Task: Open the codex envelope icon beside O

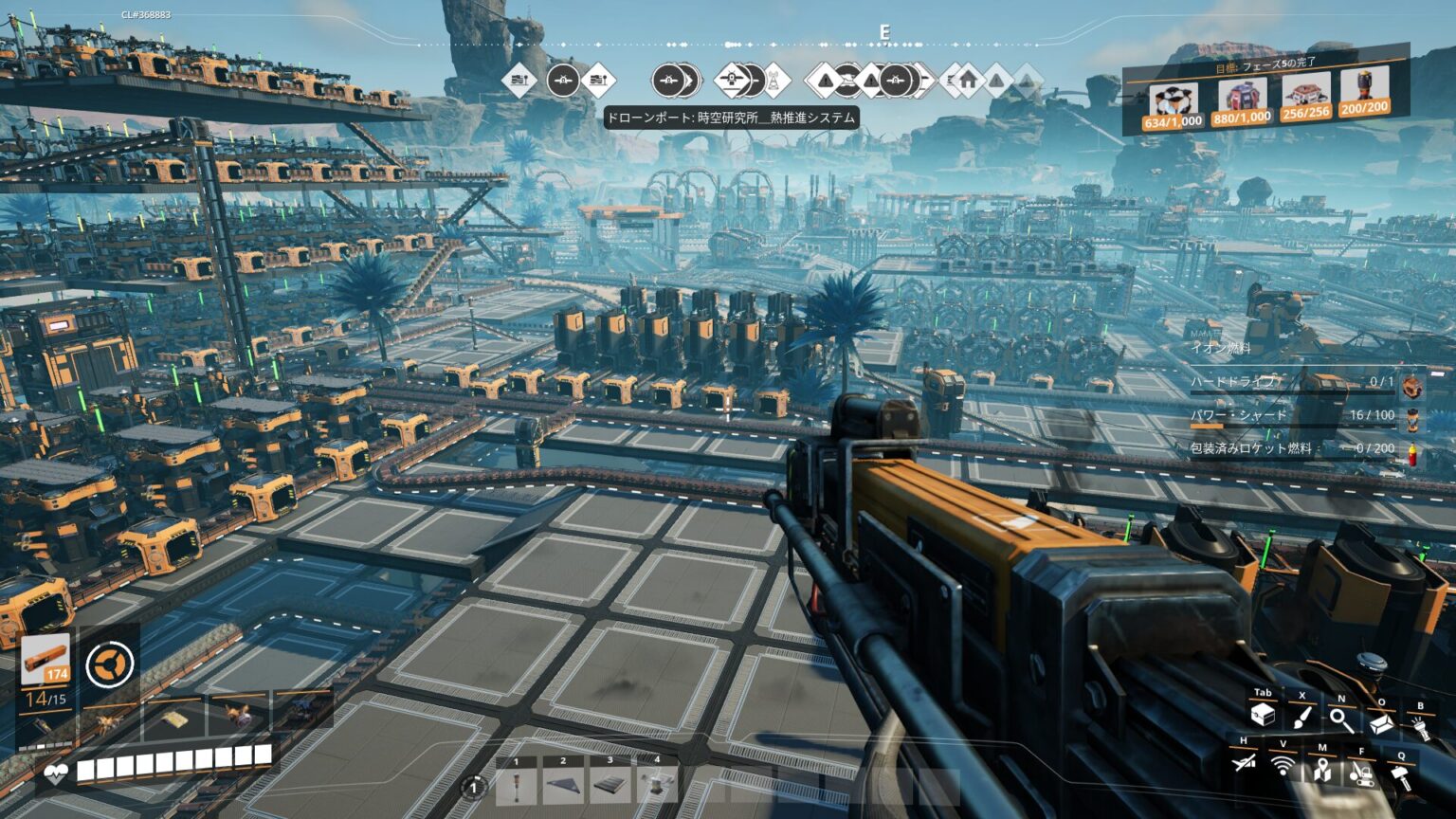Action: [1380, 723]
